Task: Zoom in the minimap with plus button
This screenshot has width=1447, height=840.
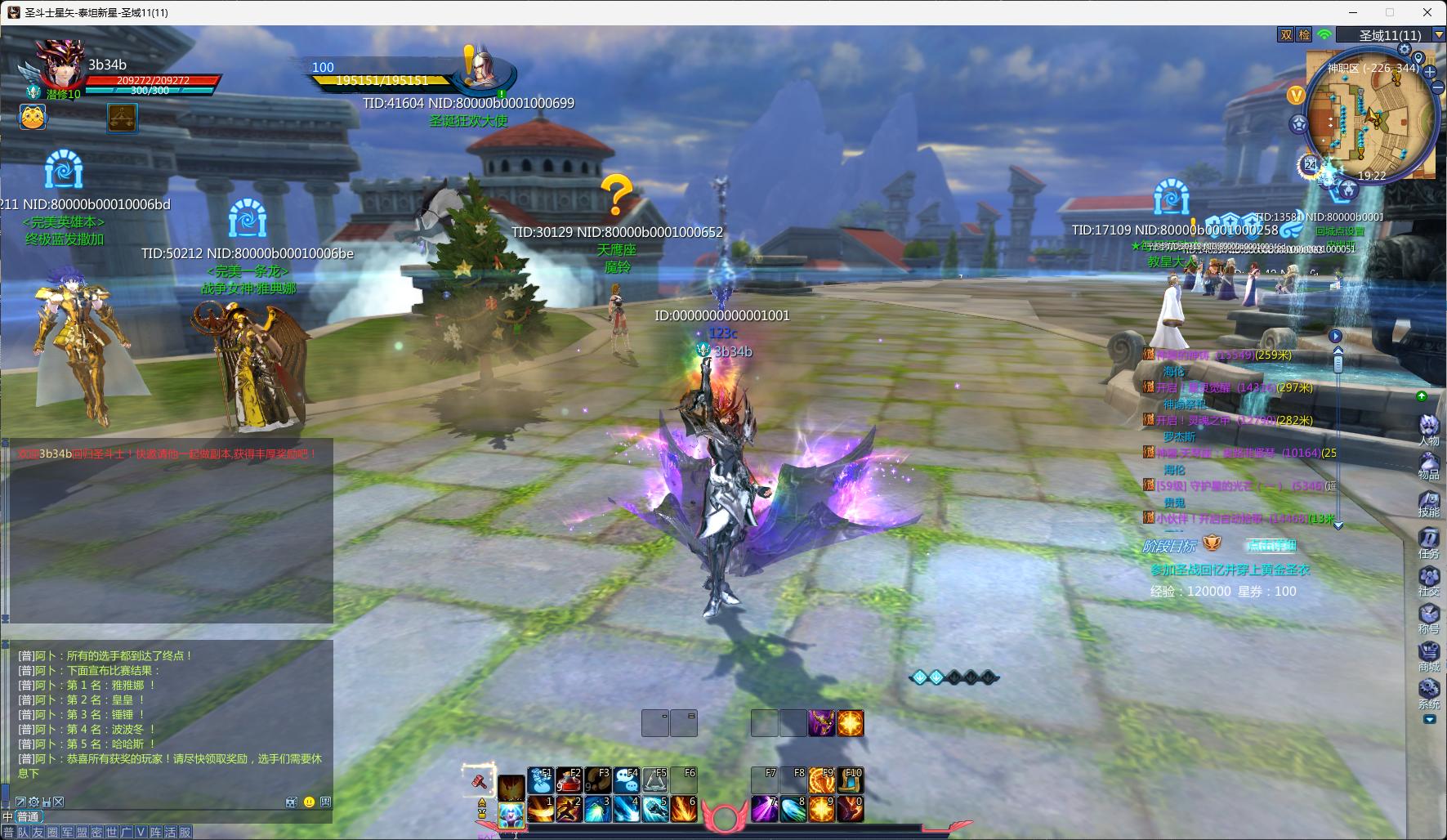Action: [1431, 72]
